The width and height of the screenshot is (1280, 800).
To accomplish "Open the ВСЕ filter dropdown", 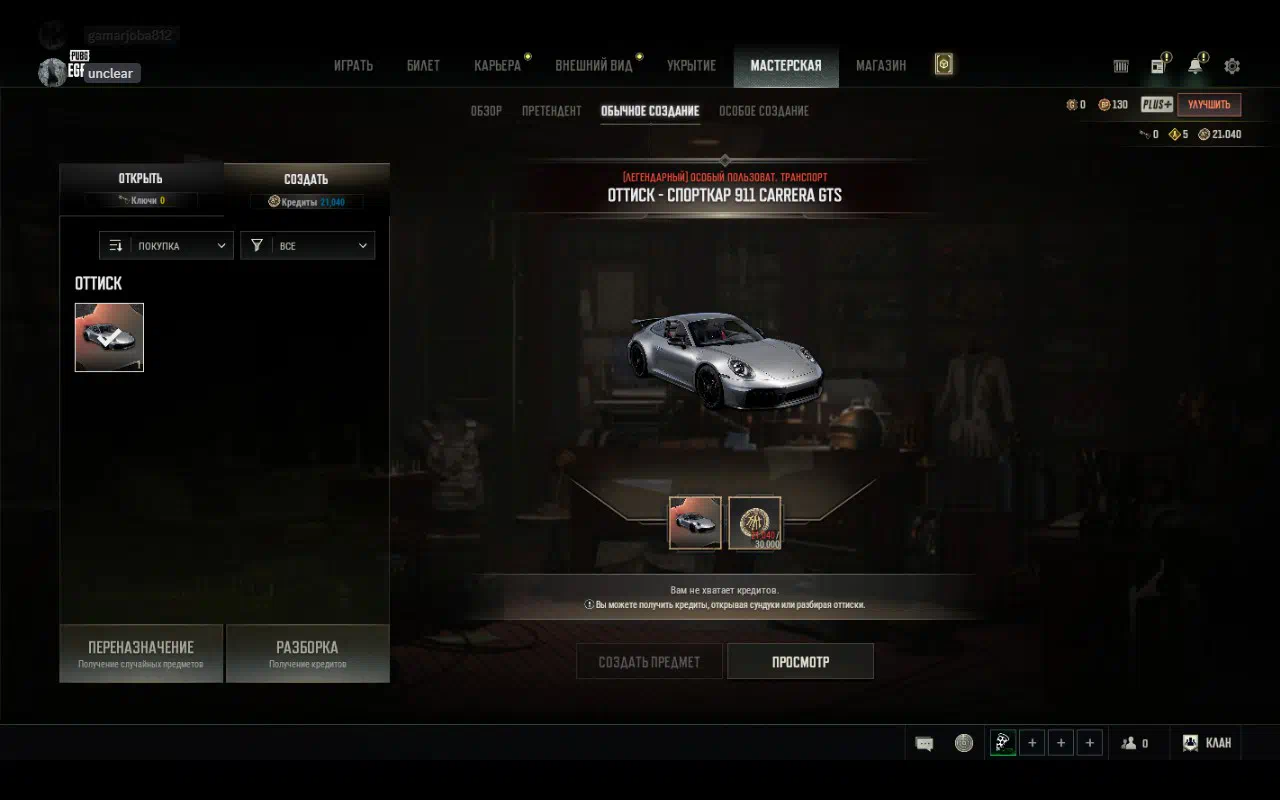I will point(307,246).
